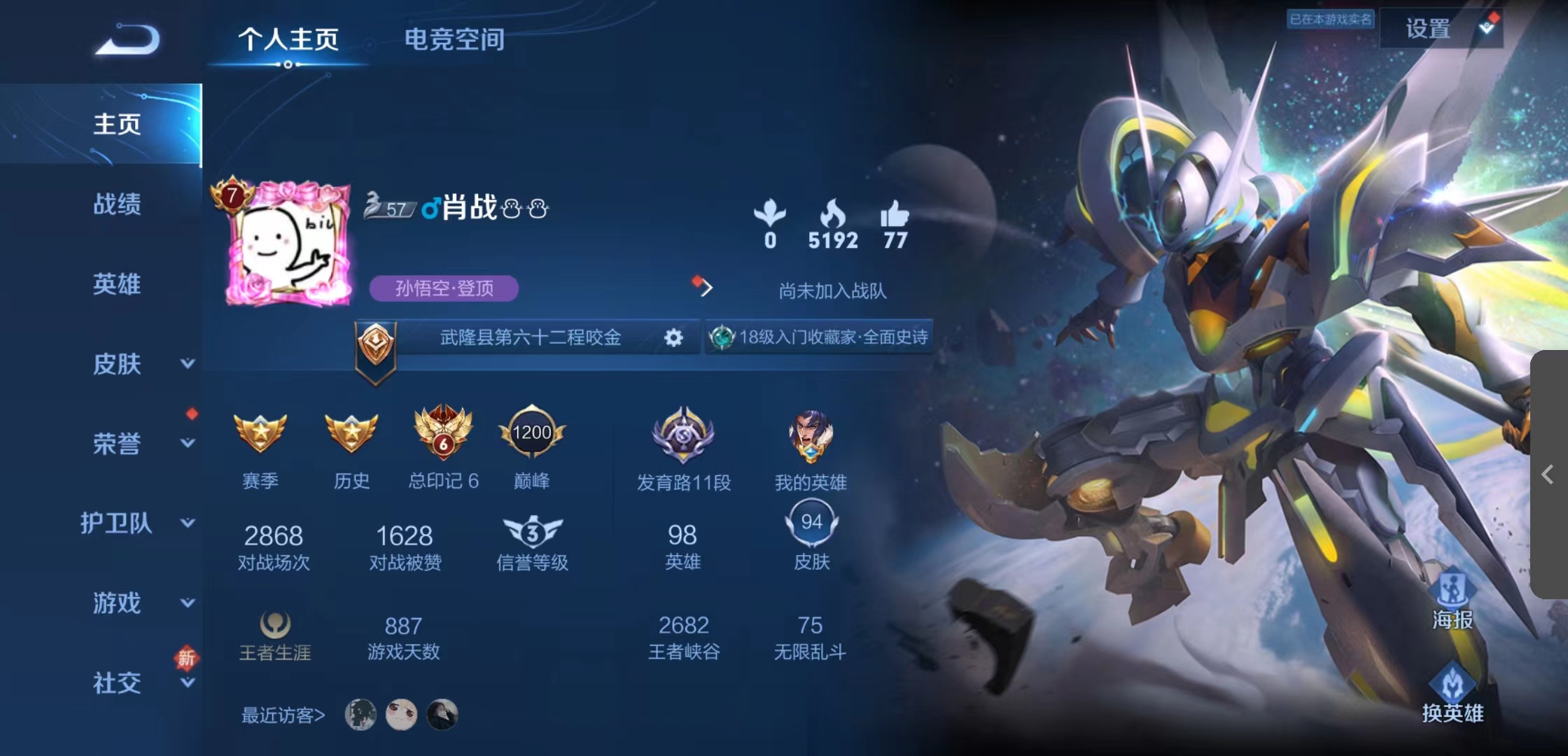1568x756 pixels.
Task: Click the gear to edit nickname 武隆县第六十二程咬金
Action: pos(673,337)
